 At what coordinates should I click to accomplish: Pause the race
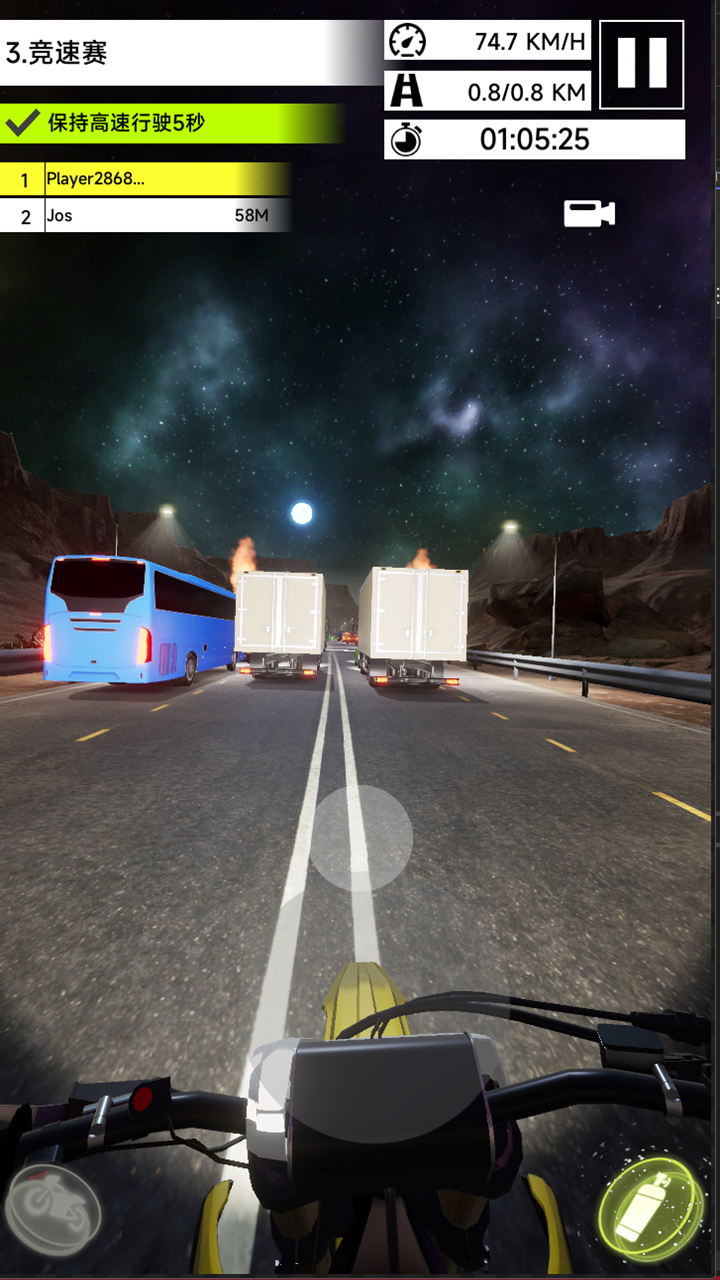pyautogui.click(x=641, y=64)
